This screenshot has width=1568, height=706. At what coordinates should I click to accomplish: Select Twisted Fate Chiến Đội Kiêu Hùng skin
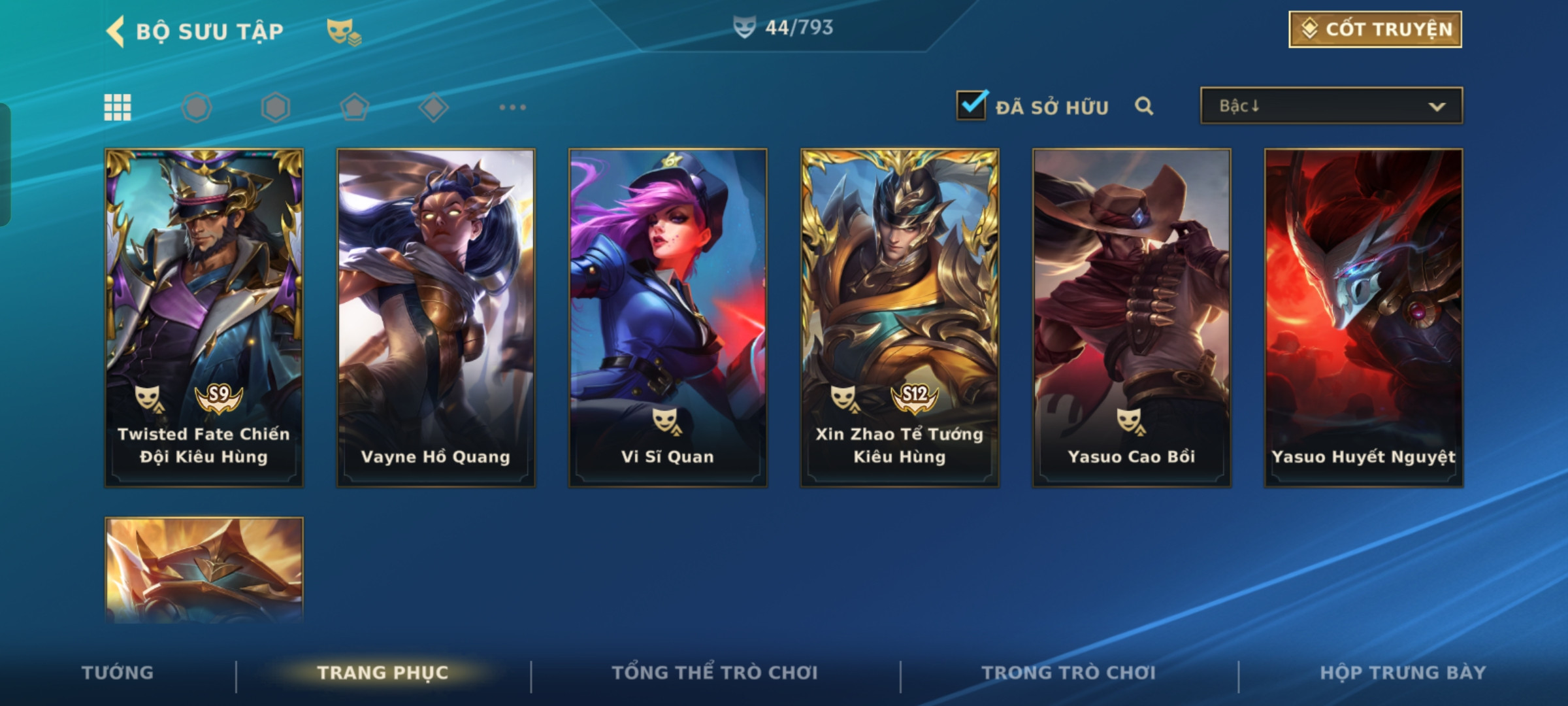[x=204, y=318]
